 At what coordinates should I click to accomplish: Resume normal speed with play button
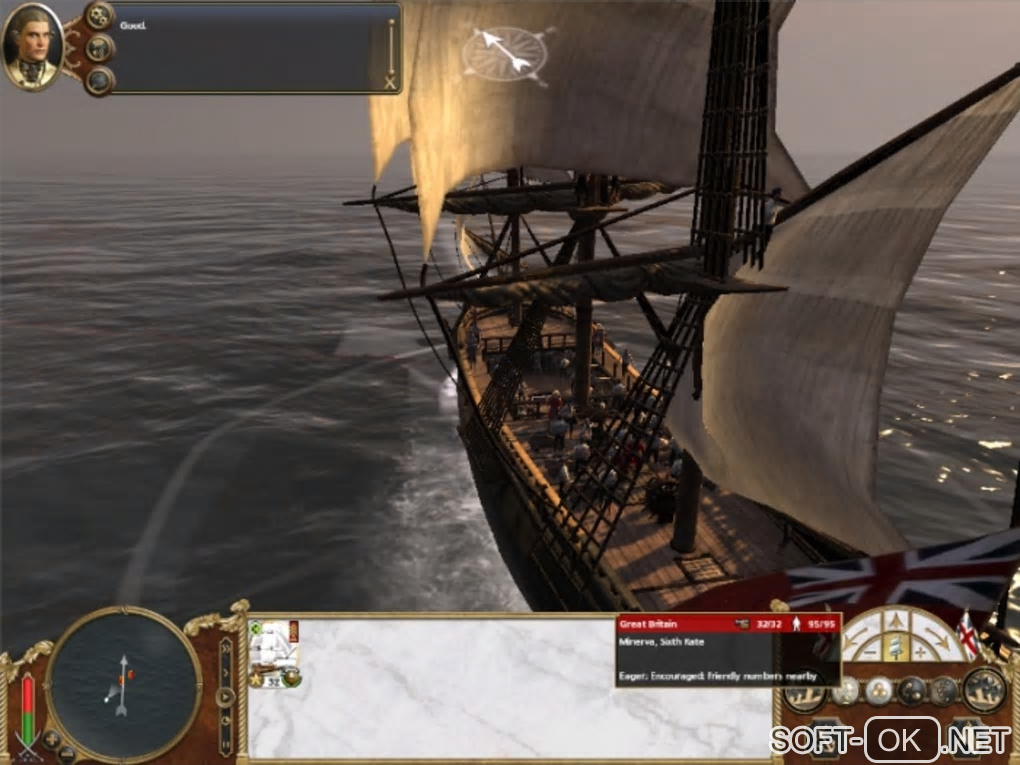click(x=227, y=696)
